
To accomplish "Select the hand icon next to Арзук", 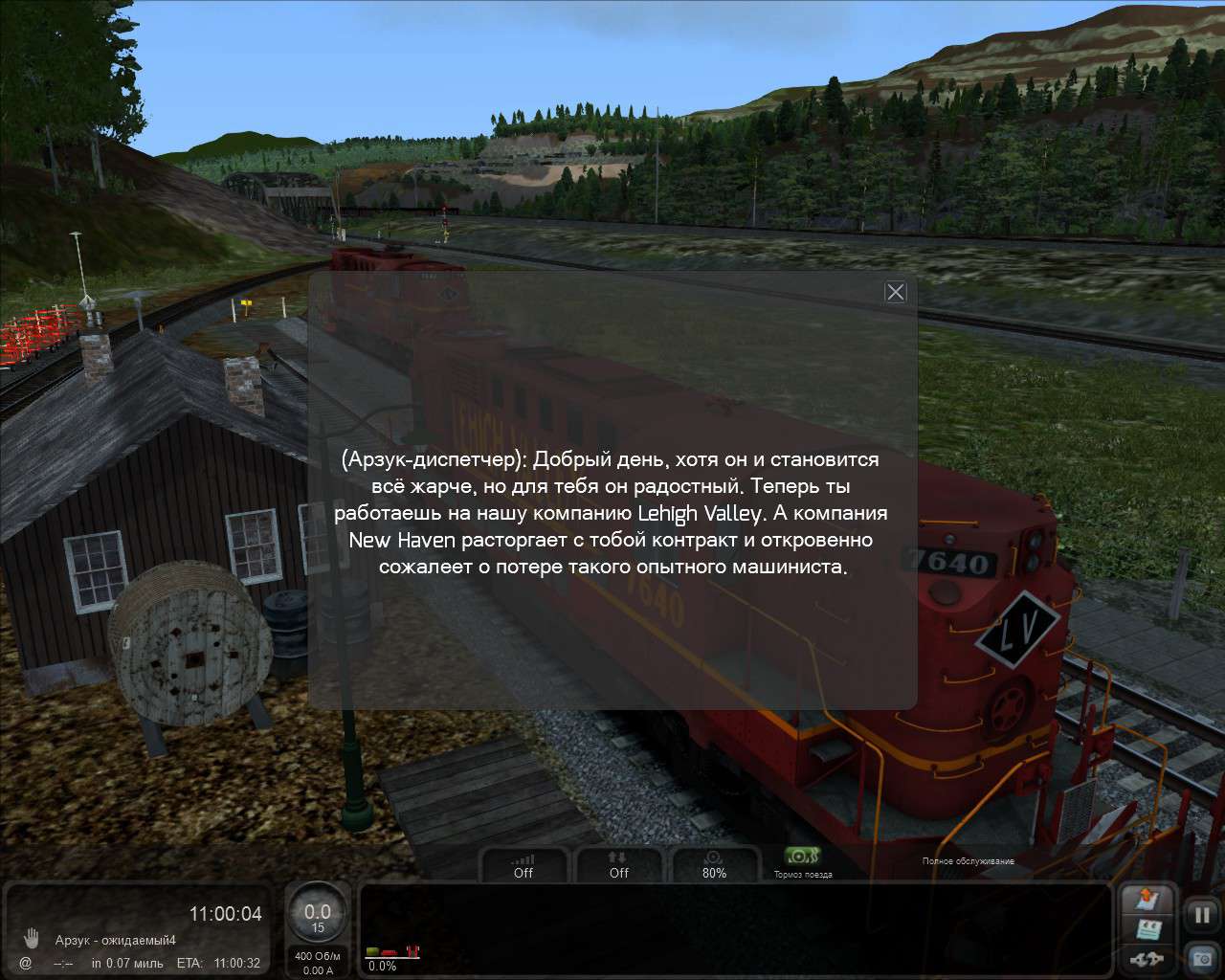I will pyautogui.click(x=32, y=937).
